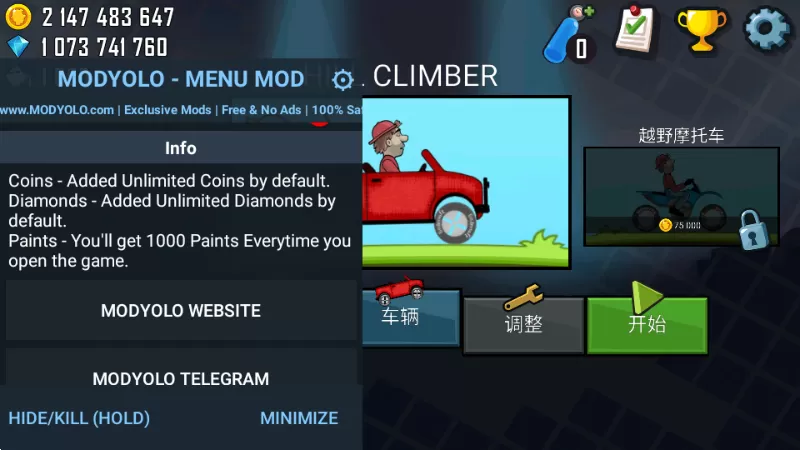Choose the locked 越野摩托车 motocross bike thumbnail
This screenshot has width=800, height=450.
click(x=681, y=197)
